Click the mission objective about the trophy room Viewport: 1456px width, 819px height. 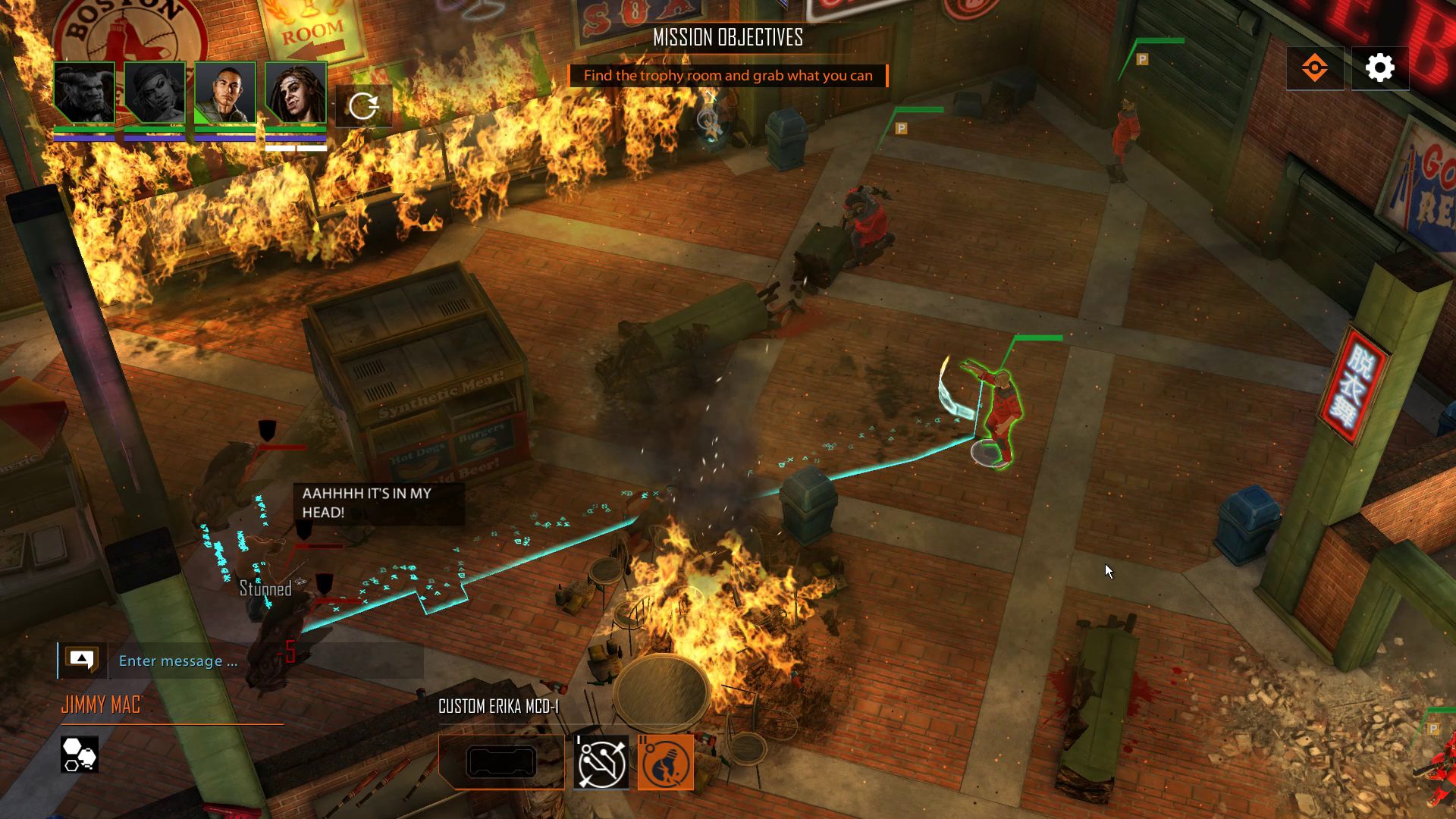(728, 76)
